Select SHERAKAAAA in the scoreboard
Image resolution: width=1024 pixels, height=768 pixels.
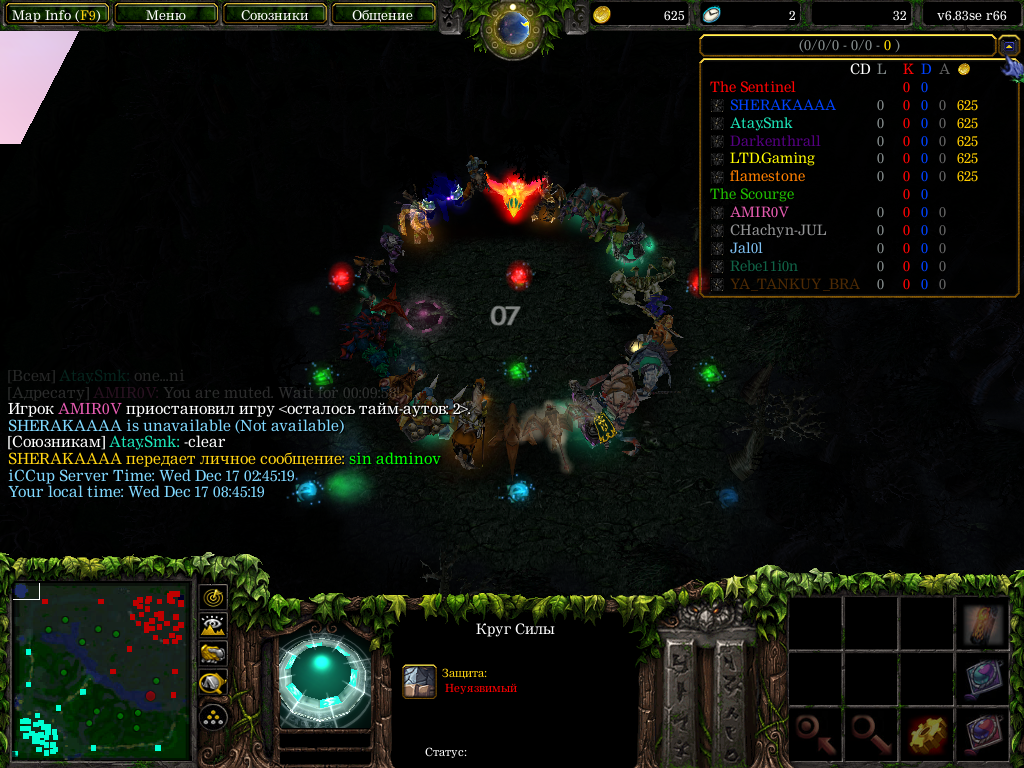point(782,105)
